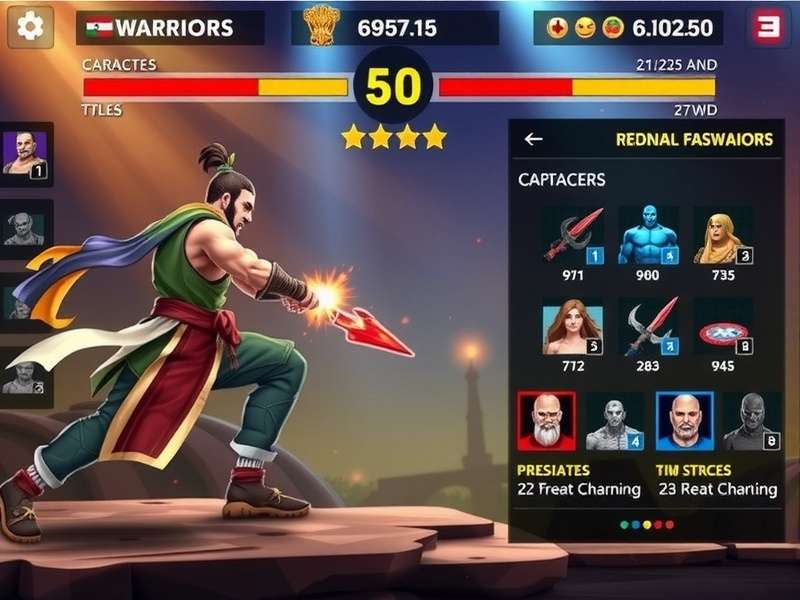
Task: Pick the purple-background fighter portrait on left
Action: [25, 155]
